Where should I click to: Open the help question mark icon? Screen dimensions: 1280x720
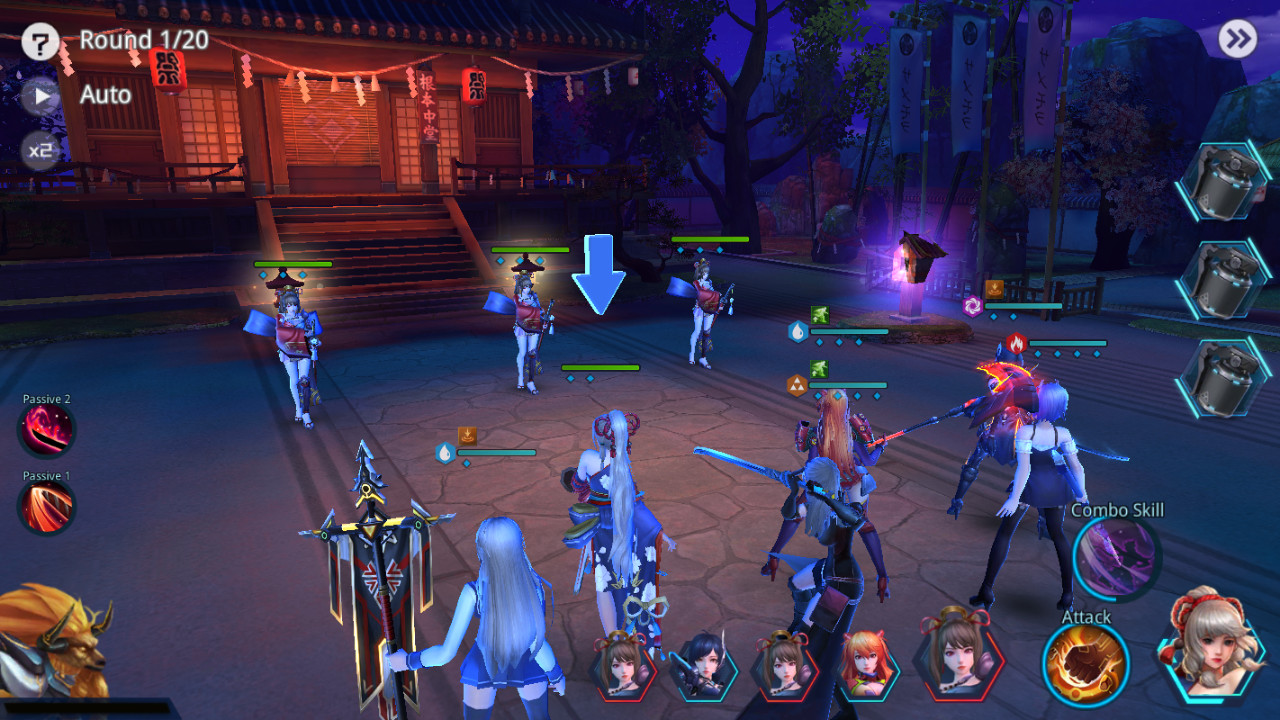(38, 42)
